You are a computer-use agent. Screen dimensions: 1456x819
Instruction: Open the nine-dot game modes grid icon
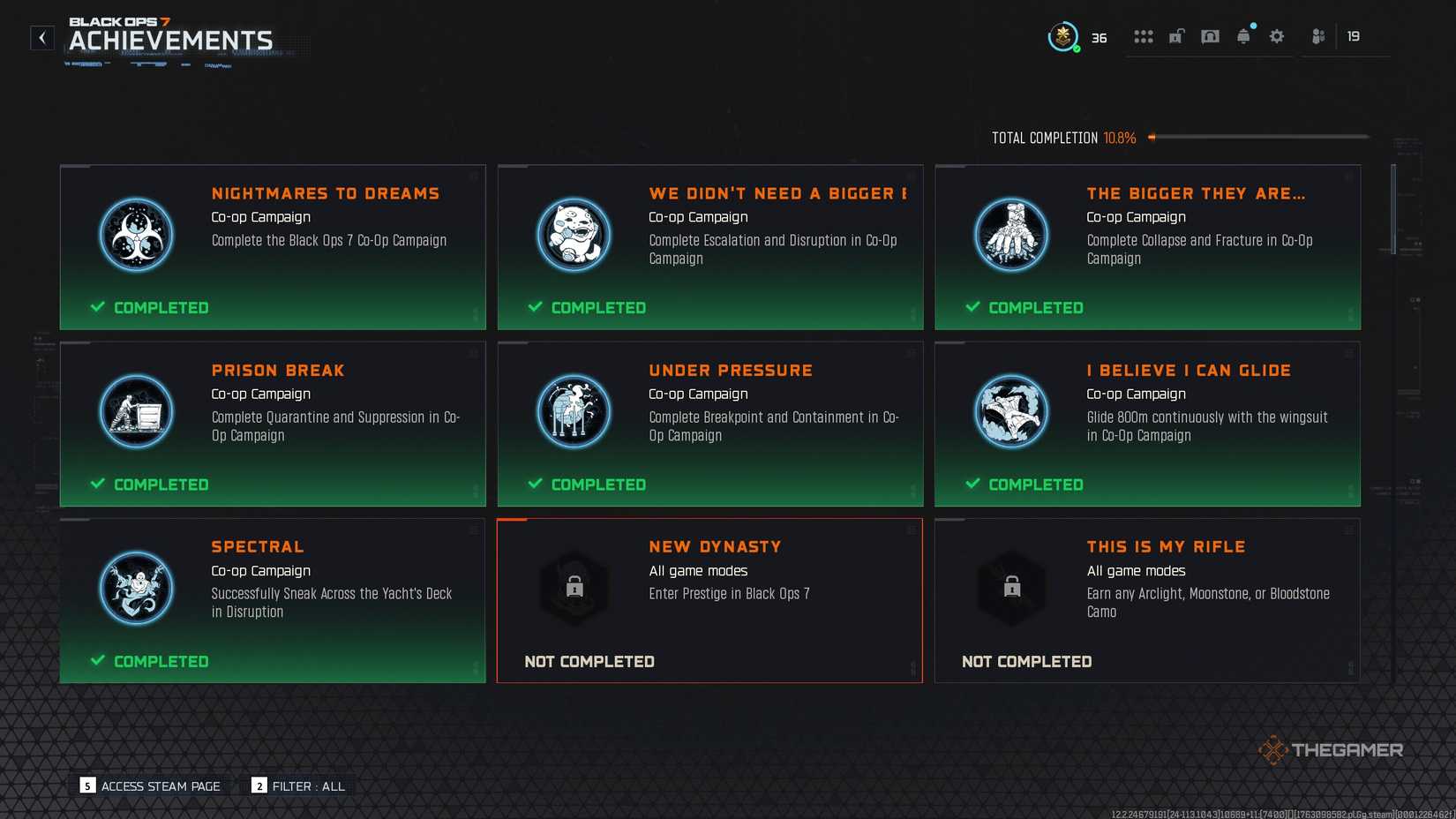click(1143, 36)
